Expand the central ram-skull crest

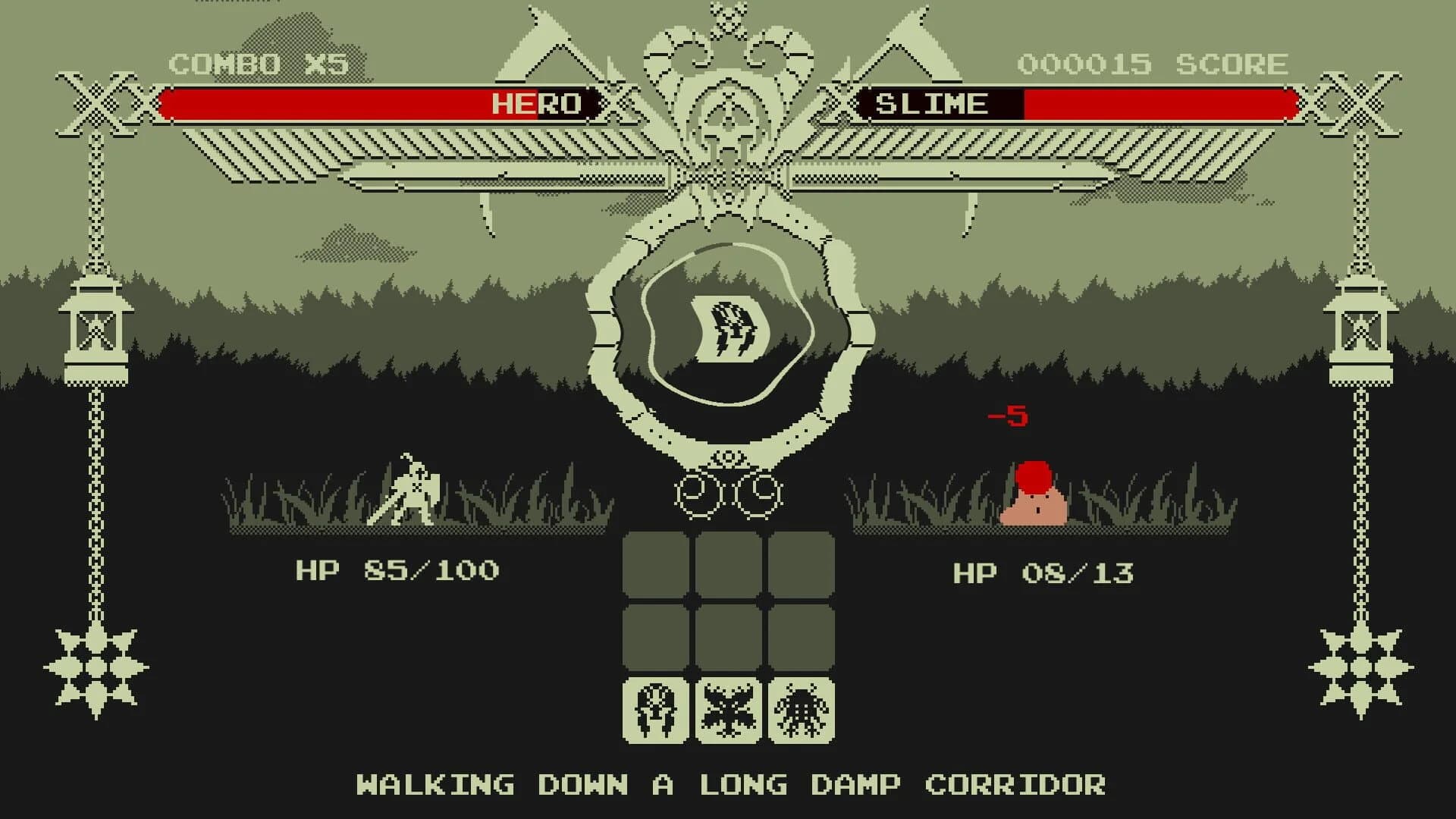click(726, 106)
